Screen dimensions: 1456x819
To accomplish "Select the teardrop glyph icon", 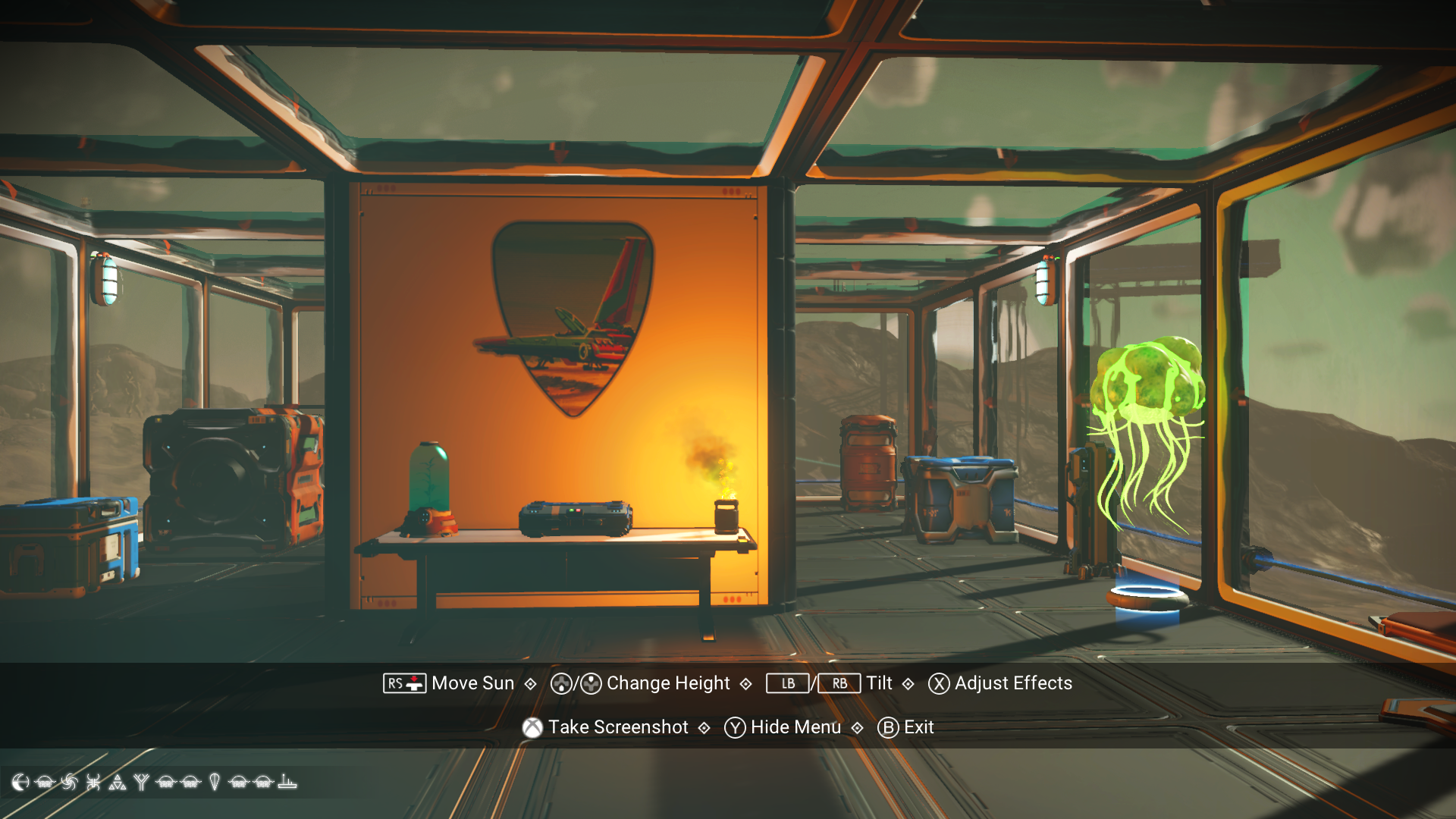I will pos(214,783).
